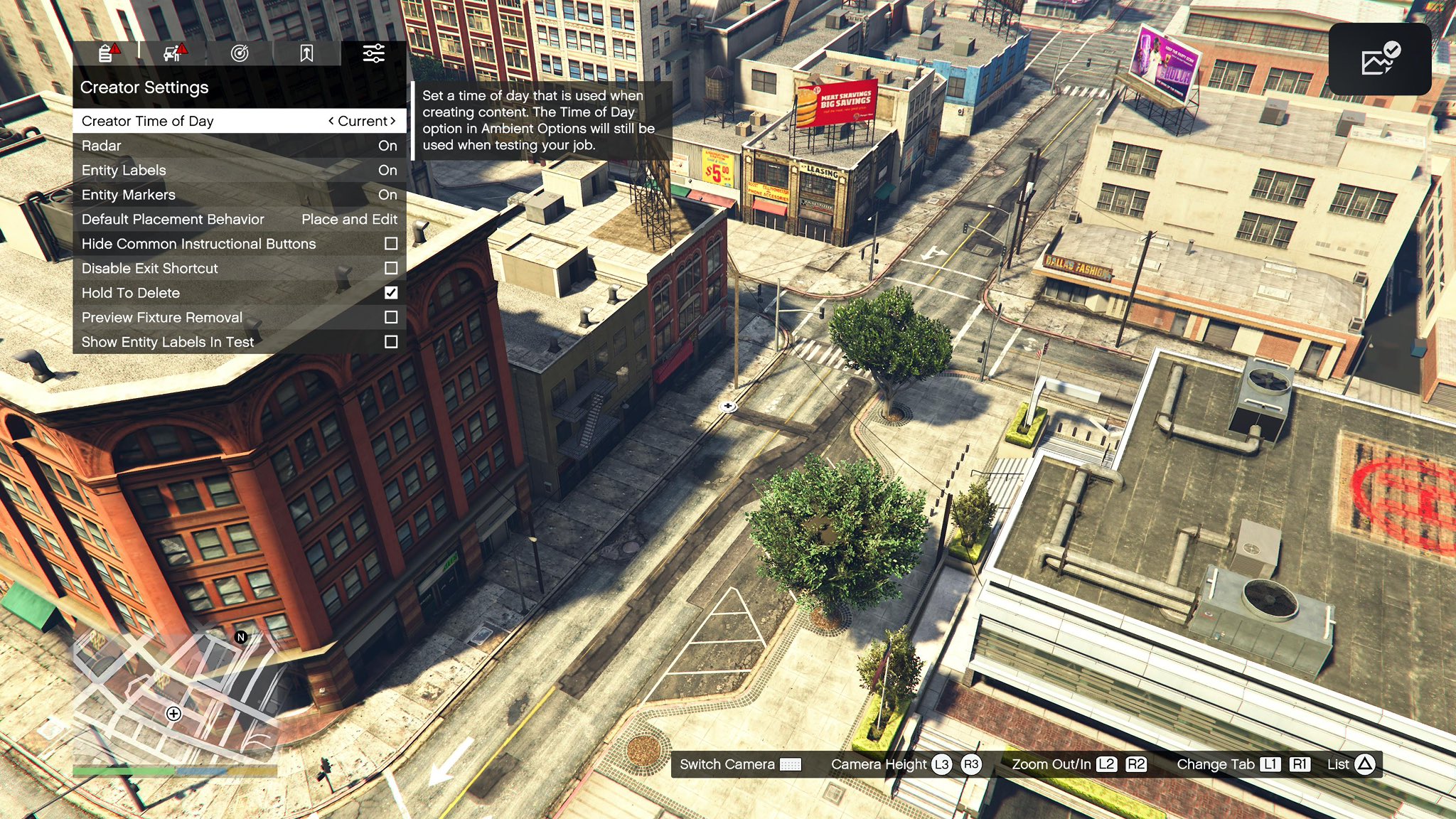Tick the Preview Fixture Removal checkbox

coord(391,318)
